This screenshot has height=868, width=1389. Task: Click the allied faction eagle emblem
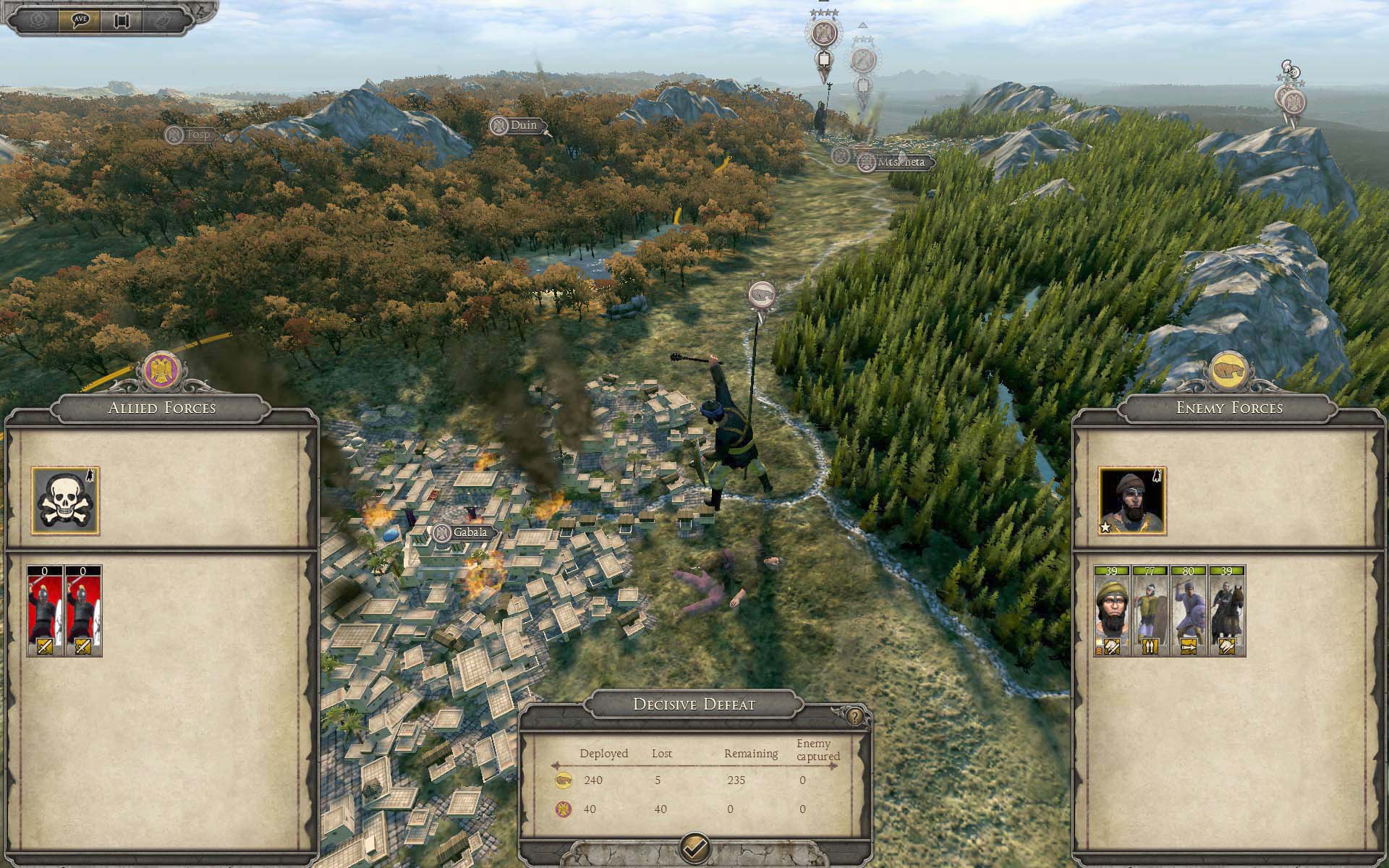tap(161, 371)
